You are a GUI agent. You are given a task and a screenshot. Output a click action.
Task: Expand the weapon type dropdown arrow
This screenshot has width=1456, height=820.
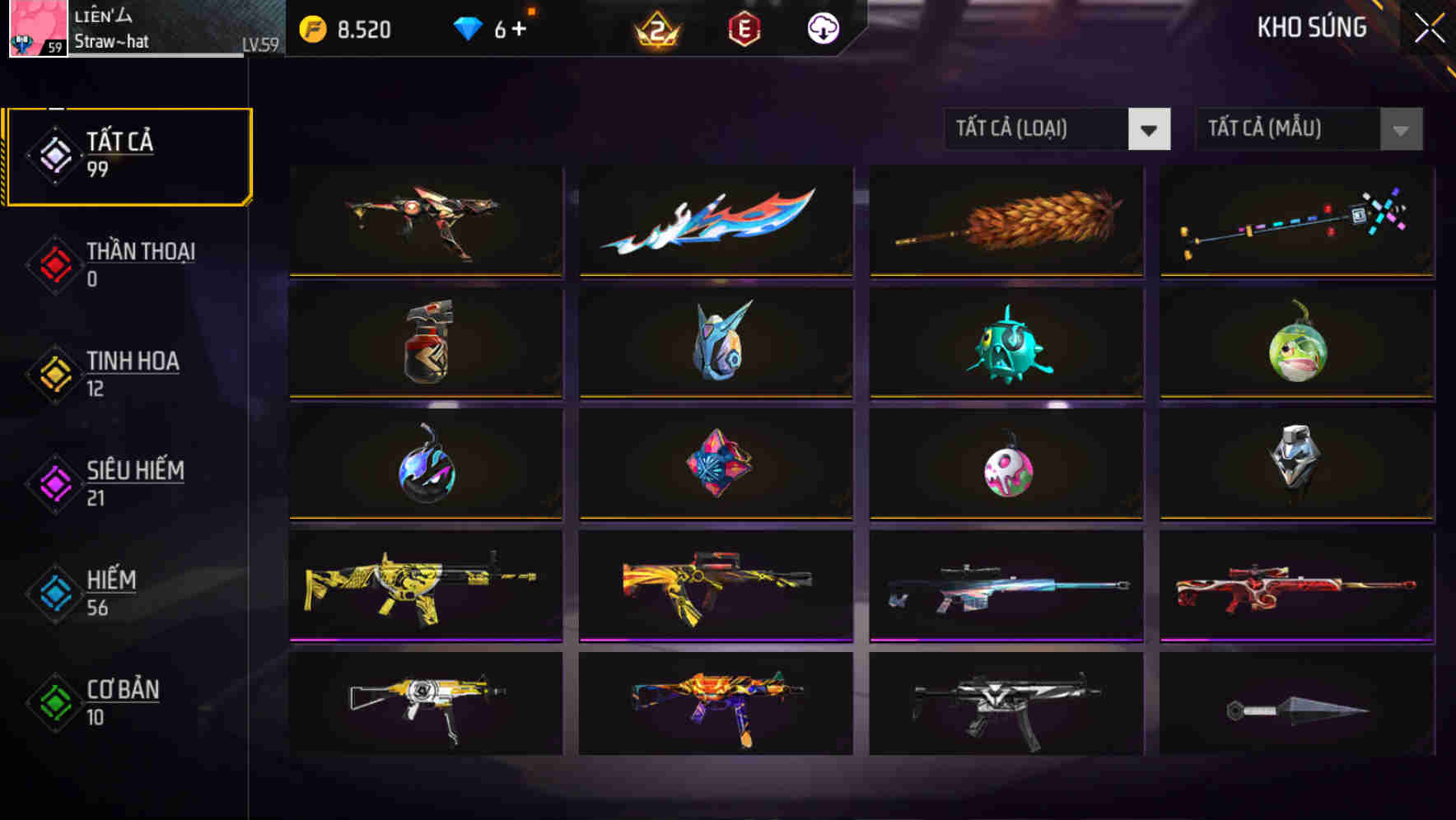click(x=1150, y=129)
